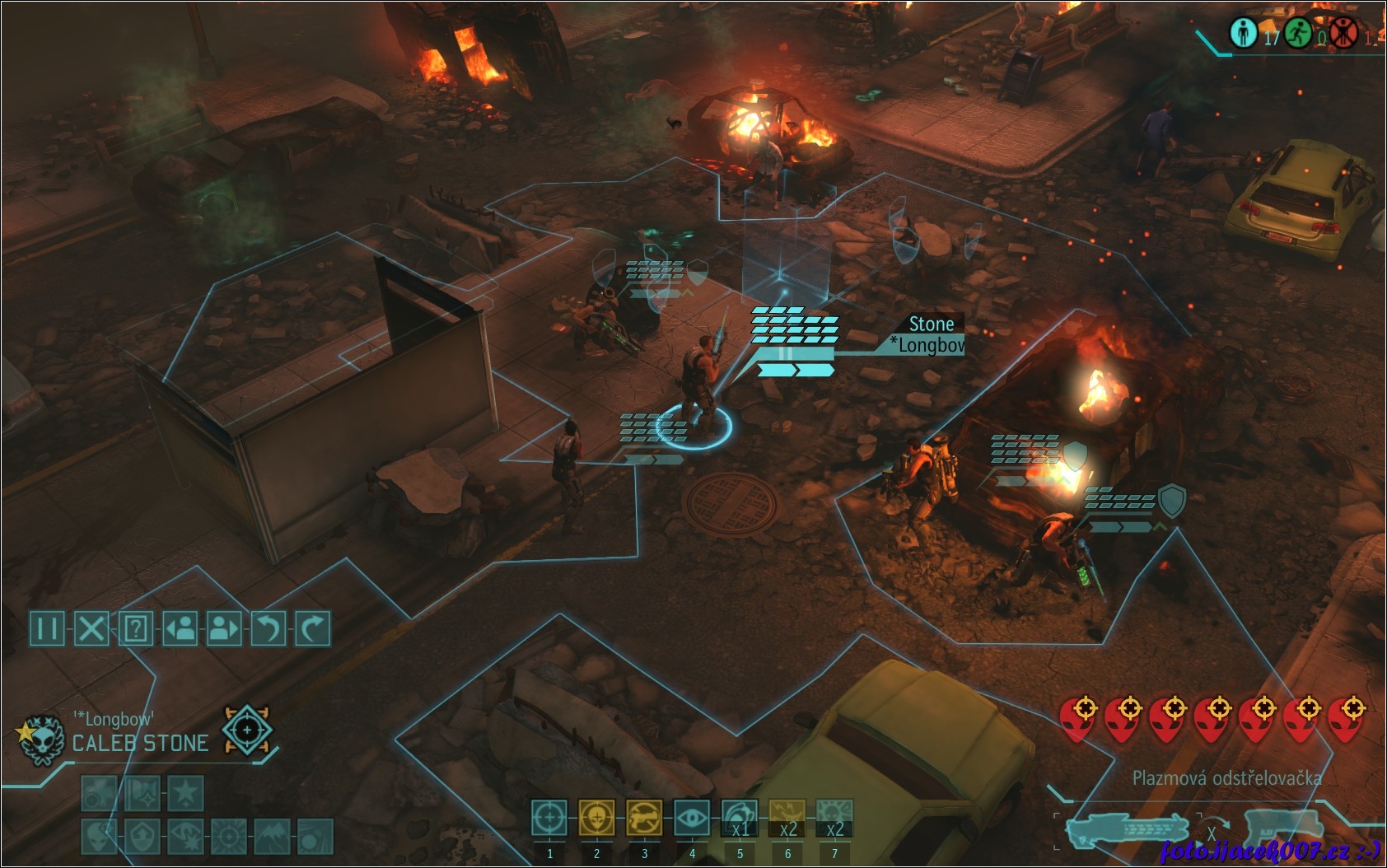Viewport: 1387px width, 868px height.
Task: Click Caleb Stone's alien skull rank badge
Action: tap(41, 740)
